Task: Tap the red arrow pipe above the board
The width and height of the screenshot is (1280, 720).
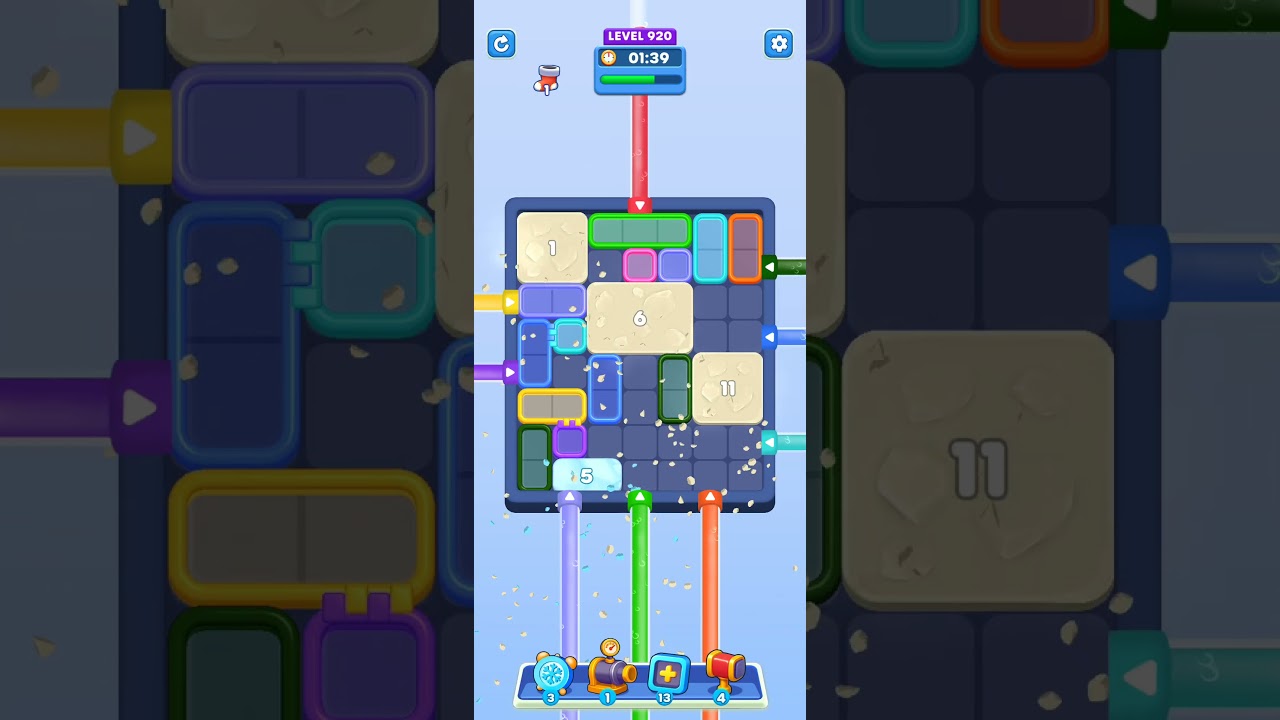Action: pyautogui.click(x=640, y=205)
